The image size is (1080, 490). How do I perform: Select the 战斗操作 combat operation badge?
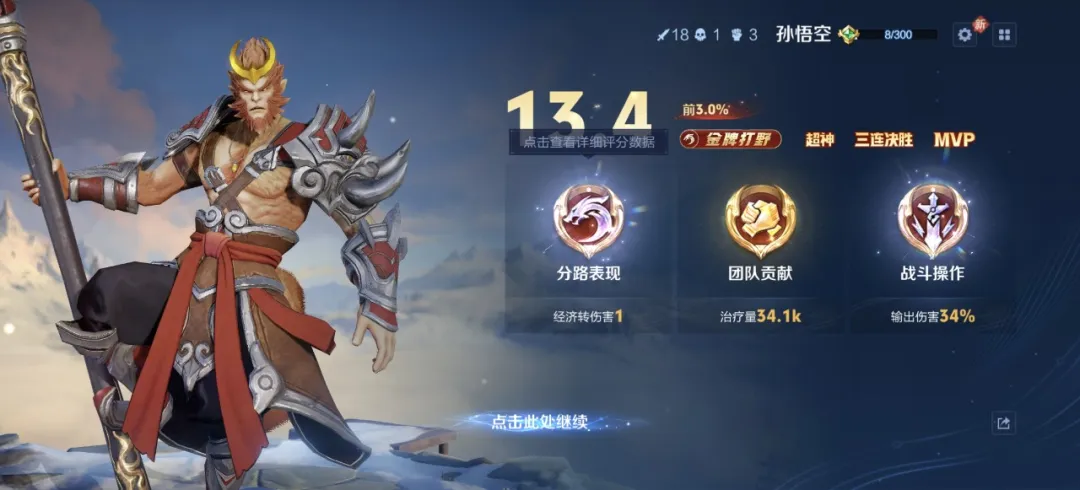(931, 221)
